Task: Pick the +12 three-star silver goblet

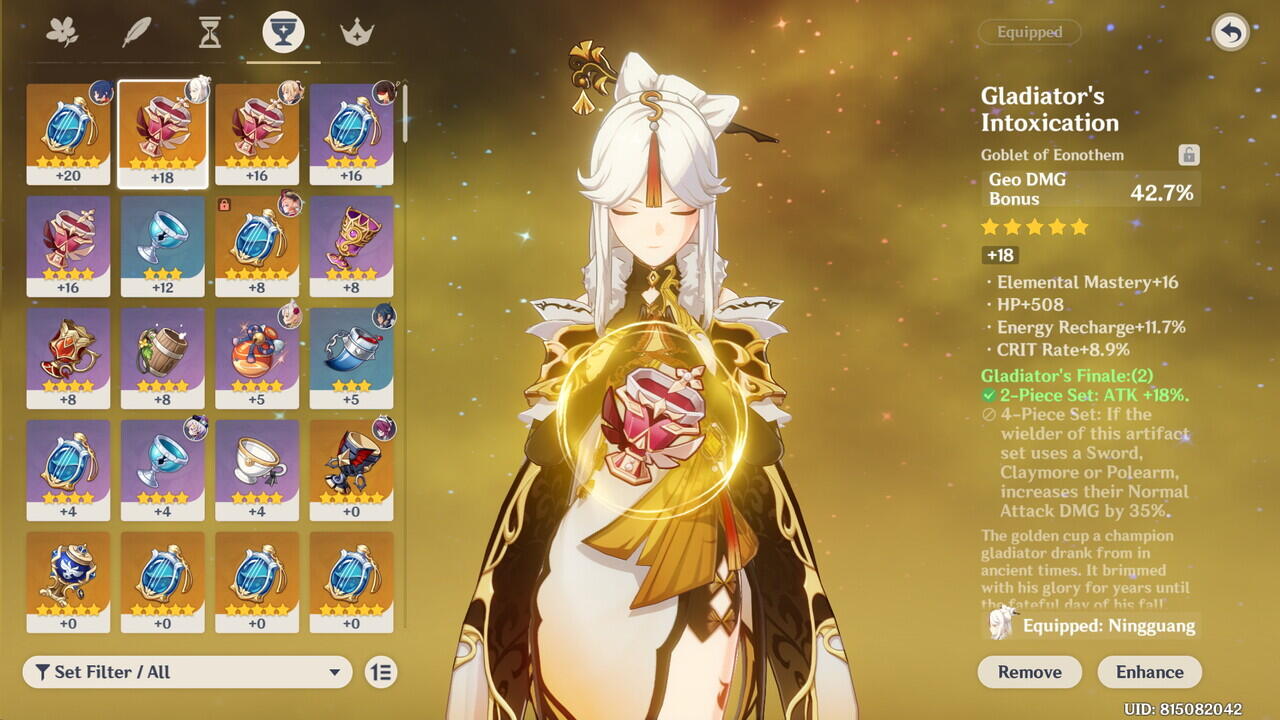Action: point(163,246)
